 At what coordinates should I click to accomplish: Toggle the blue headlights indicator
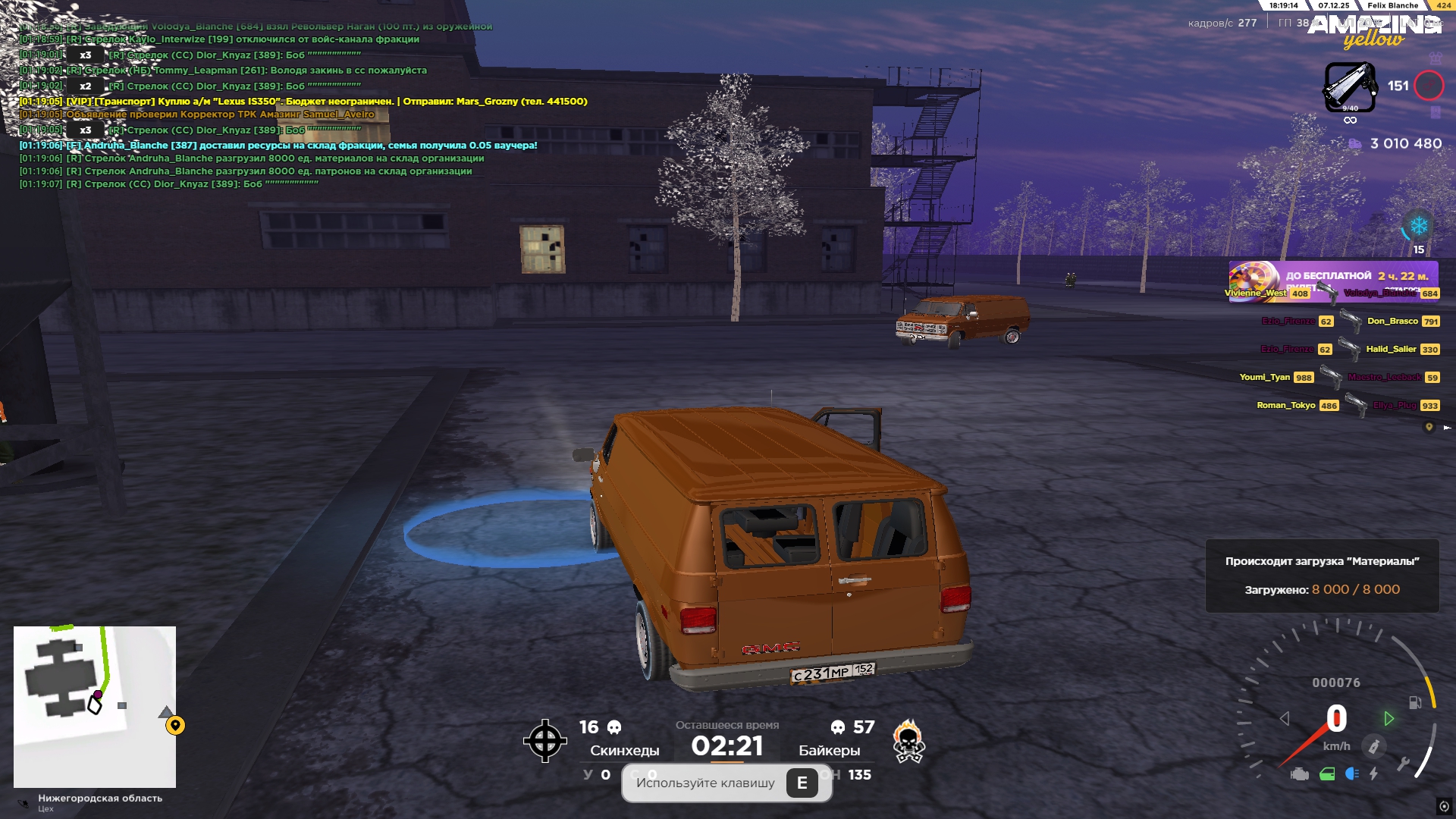click(1351, 773)
